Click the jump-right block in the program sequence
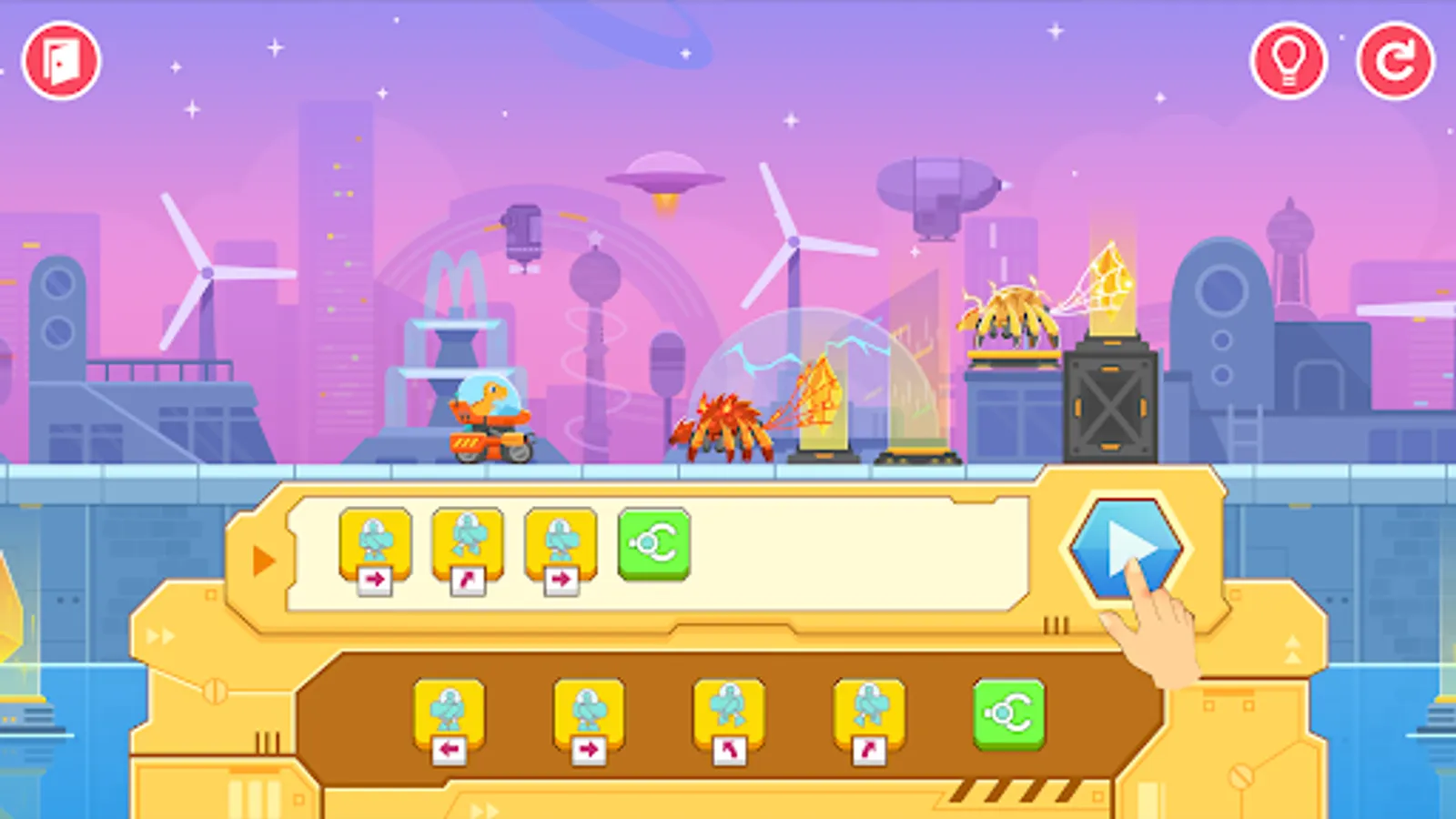This screenshot has height=819, width=1456. [468, 544]
